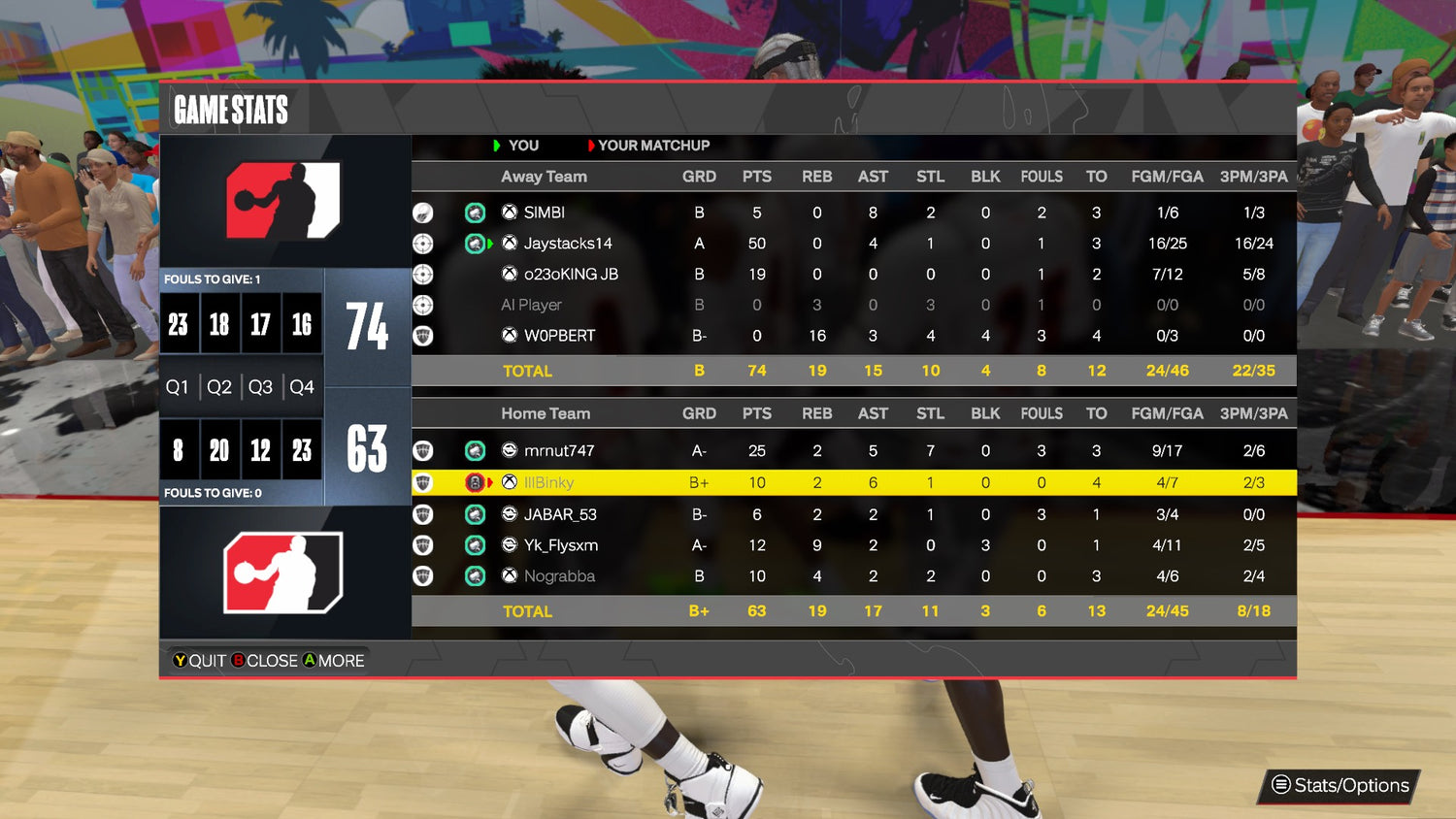Expand the Away Team stats header

coord(544,177)
